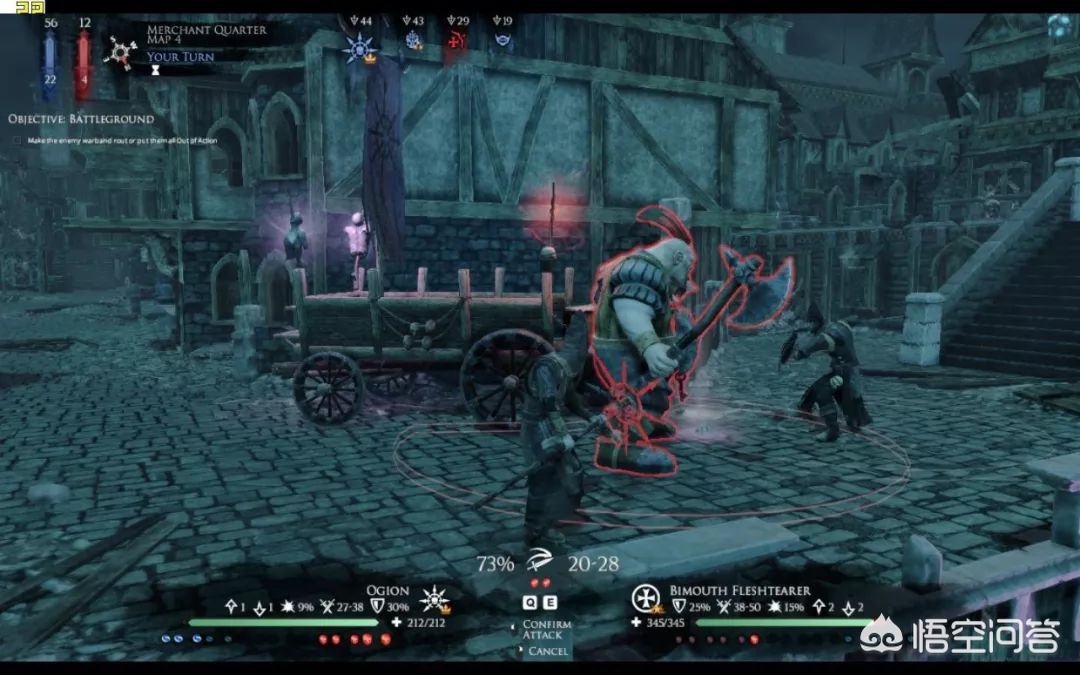Select the initiative 44 unit icon
This screenshot has height=675, width=1080.
click(358, 45)
